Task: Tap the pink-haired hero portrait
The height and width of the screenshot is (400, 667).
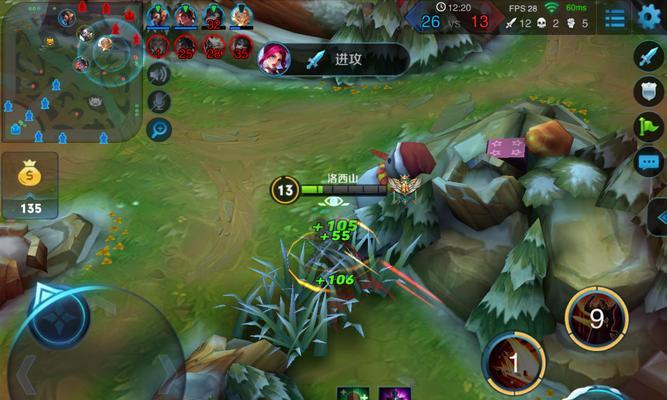Action: pyautogui.click(x=274, y=59)
